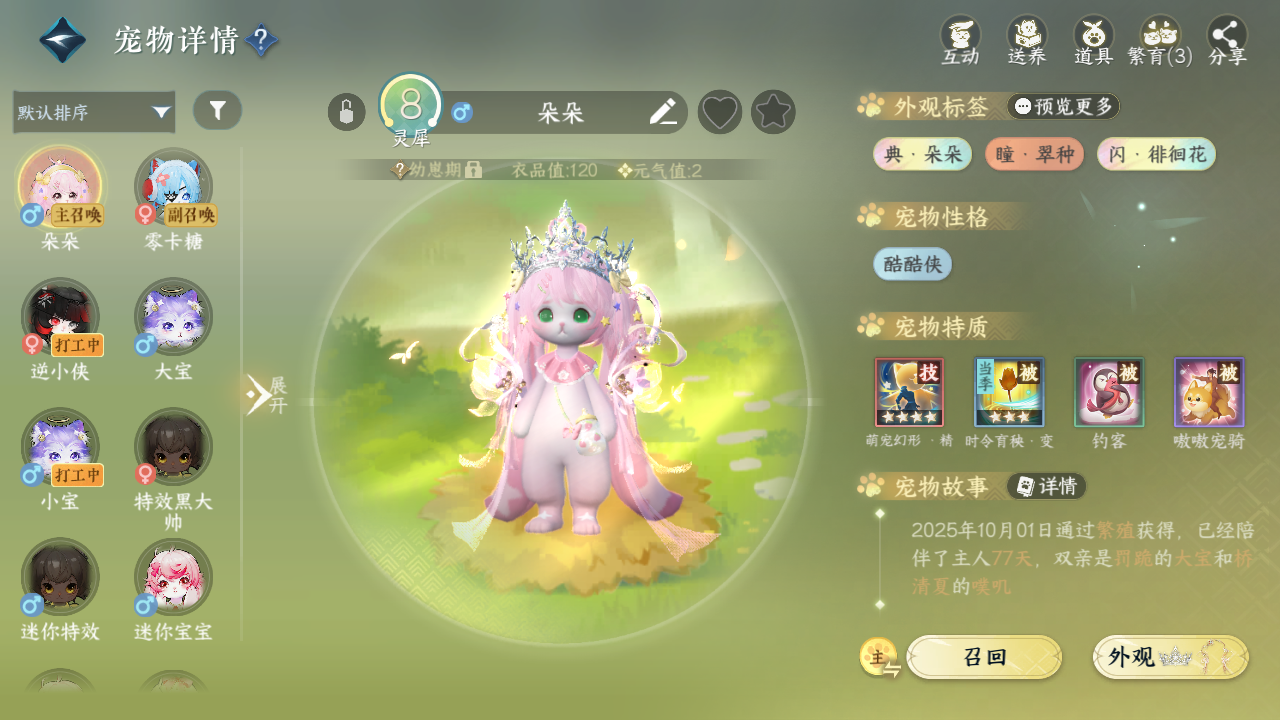Open the 繁育 breeding menu
This screenshot has height=720, width=1280.
pos(1160,40)
